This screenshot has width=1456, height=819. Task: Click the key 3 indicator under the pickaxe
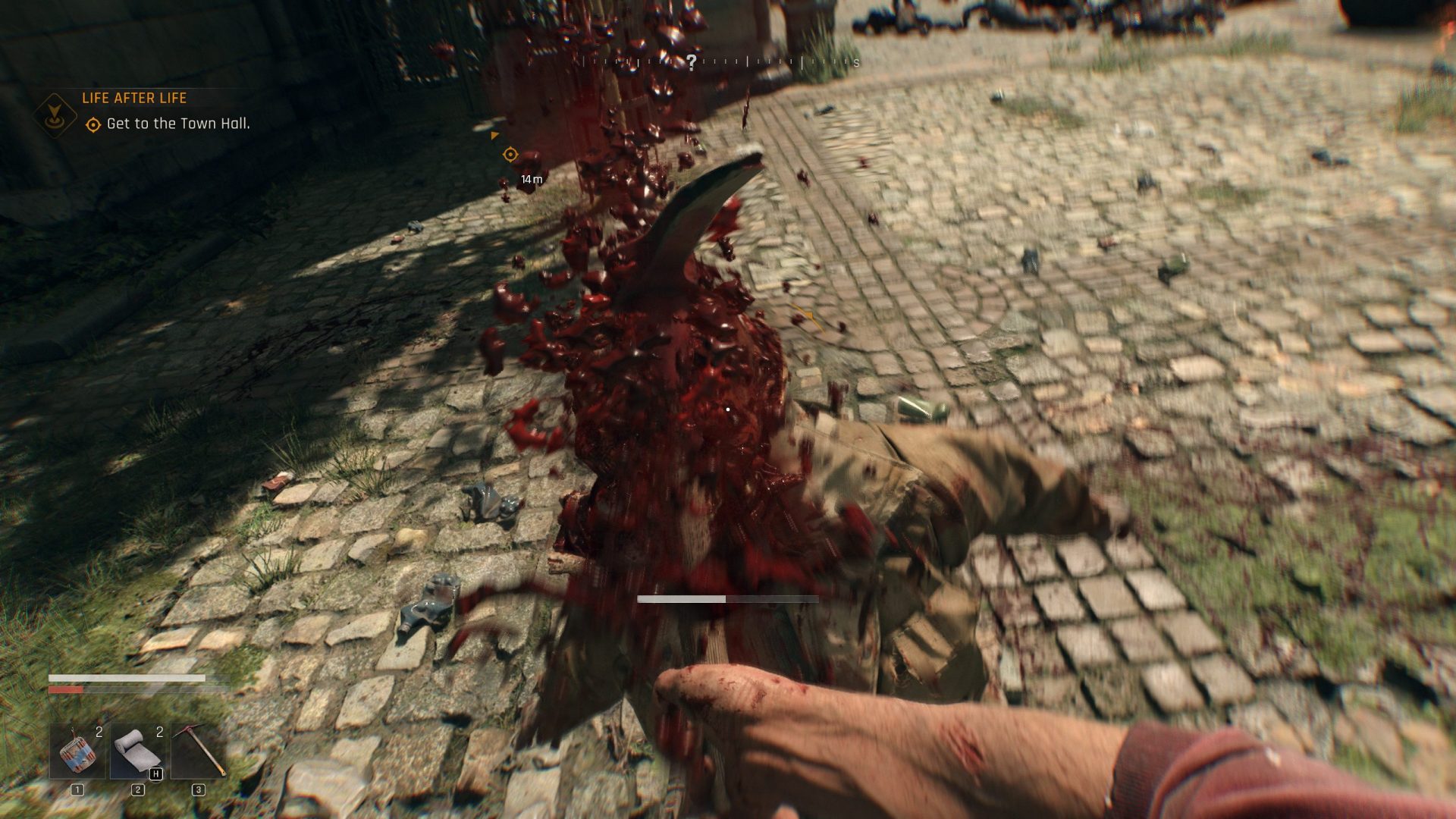click(199, 791)
